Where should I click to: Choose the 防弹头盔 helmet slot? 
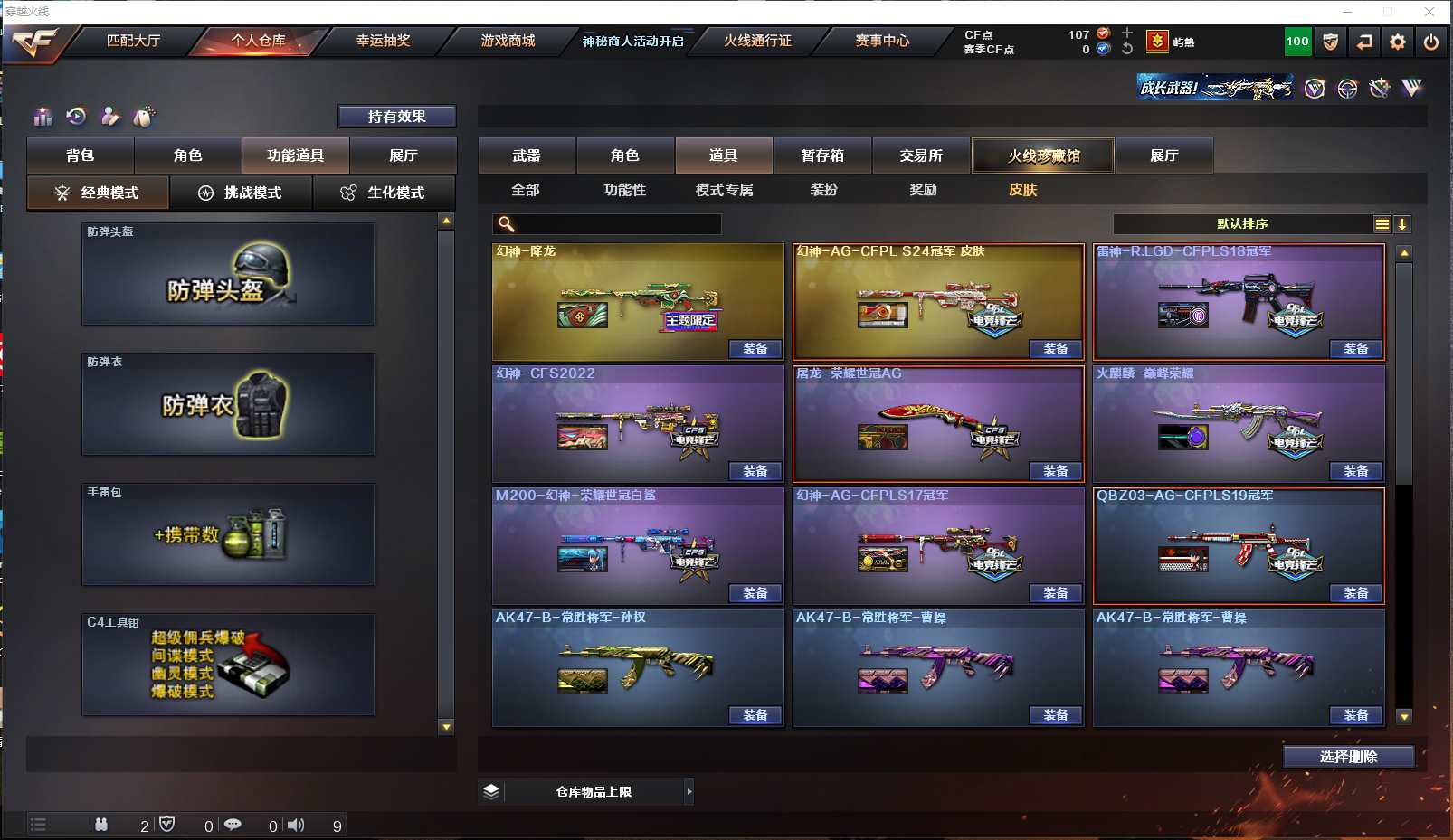coord(228,274)
